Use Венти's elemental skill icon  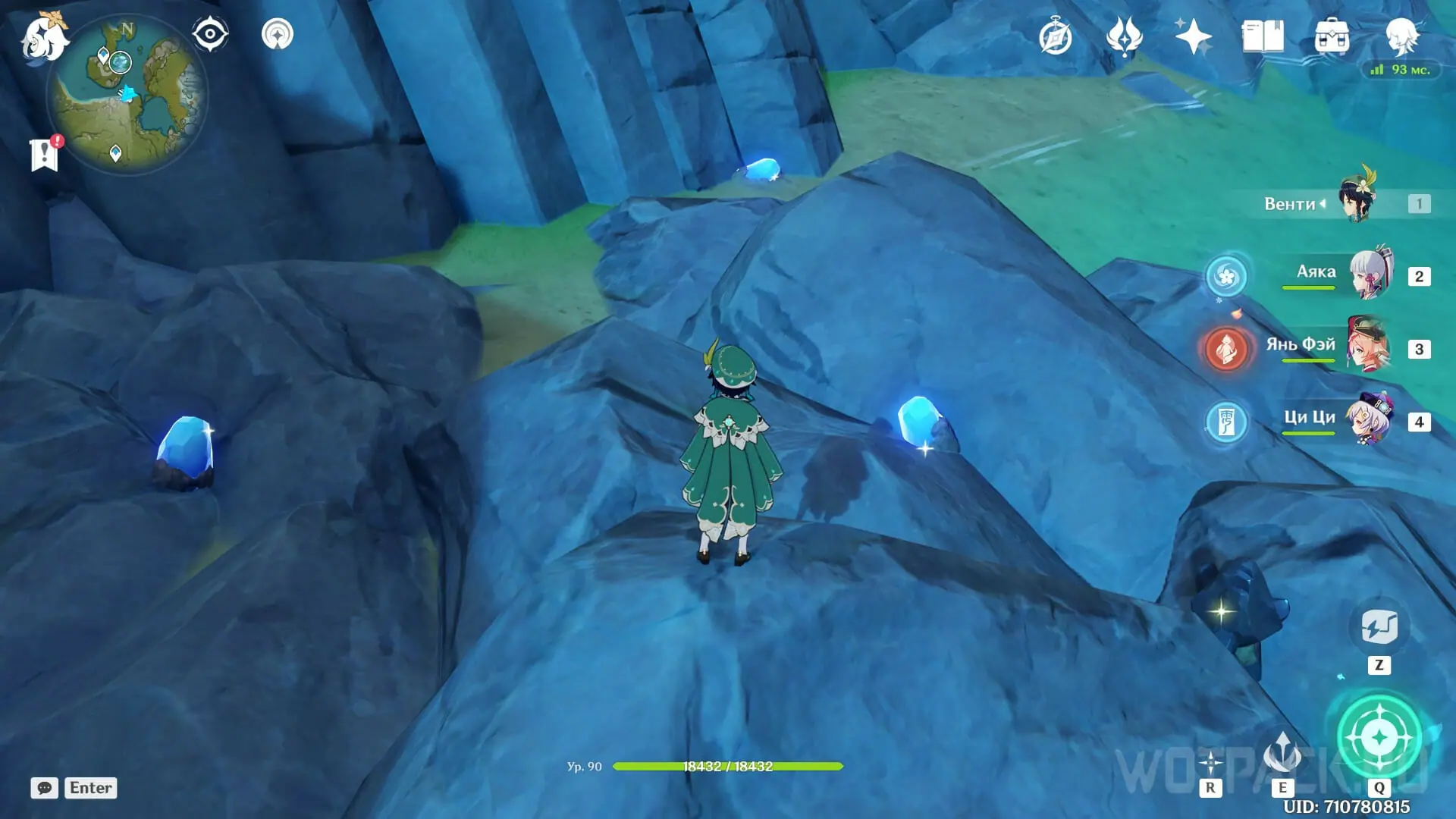pos(1282,754)
